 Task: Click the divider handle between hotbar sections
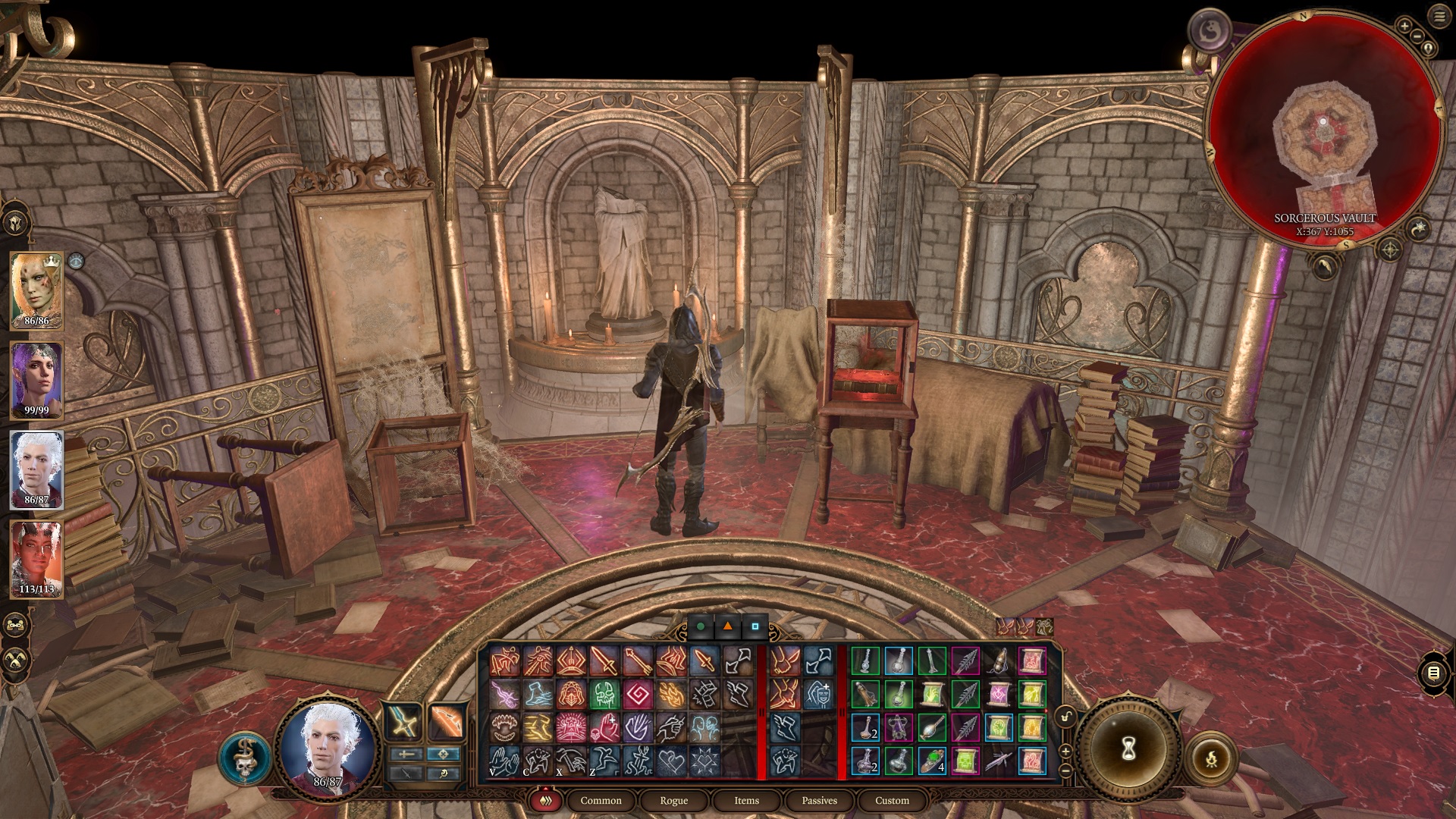click(x=762, y=711)
